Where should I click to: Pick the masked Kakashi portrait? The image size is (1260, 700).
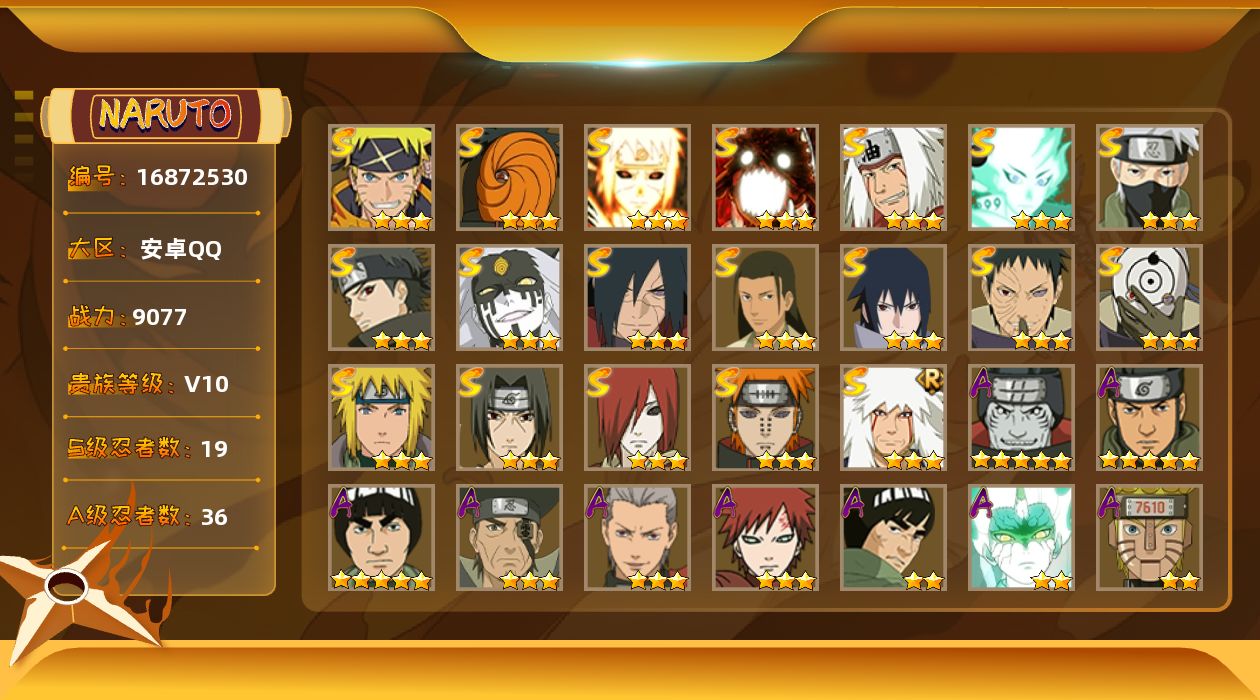tap(1149, 177)
